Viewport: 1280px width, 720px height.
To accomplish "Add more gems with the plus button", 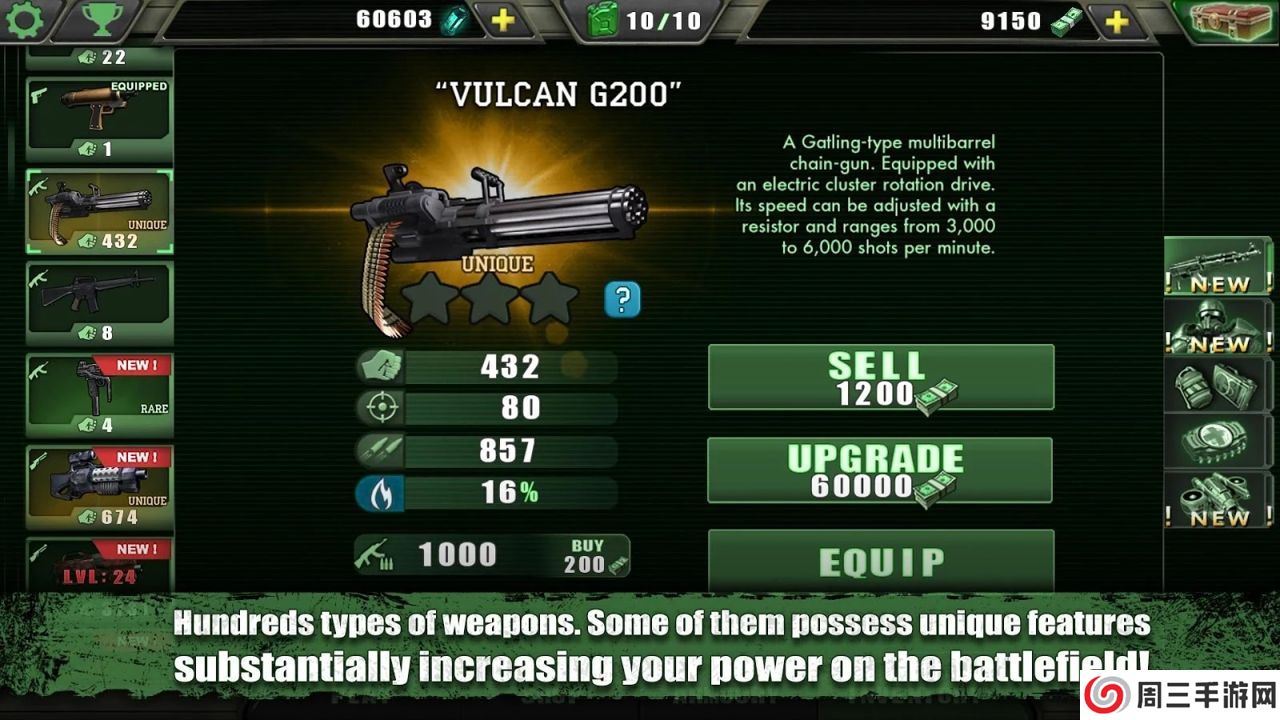I will pos(503,21).
